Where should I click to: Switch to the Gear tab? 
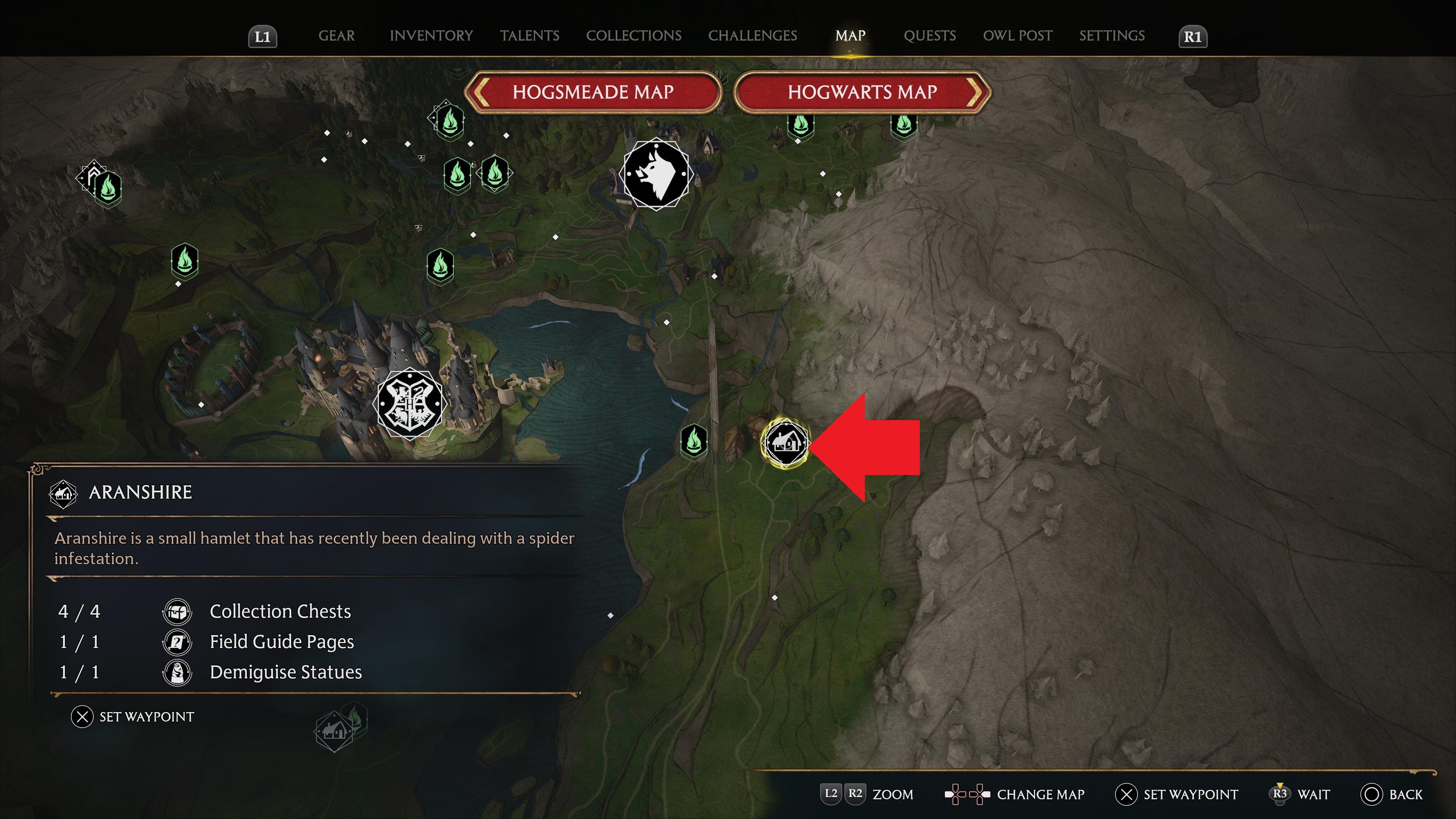coord(336,36)
